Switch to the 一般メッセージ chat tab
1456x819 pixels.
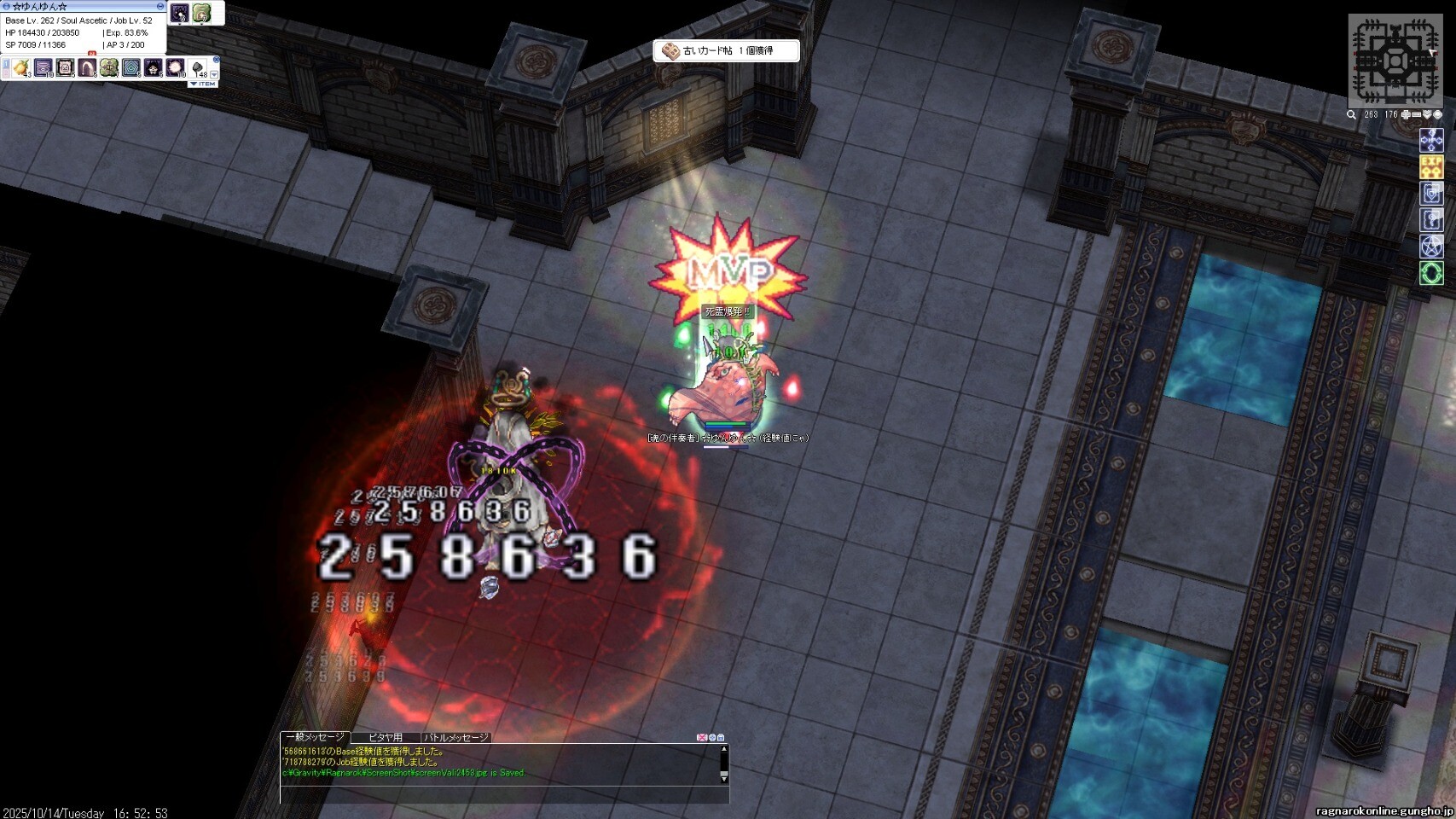click(315, 737)
